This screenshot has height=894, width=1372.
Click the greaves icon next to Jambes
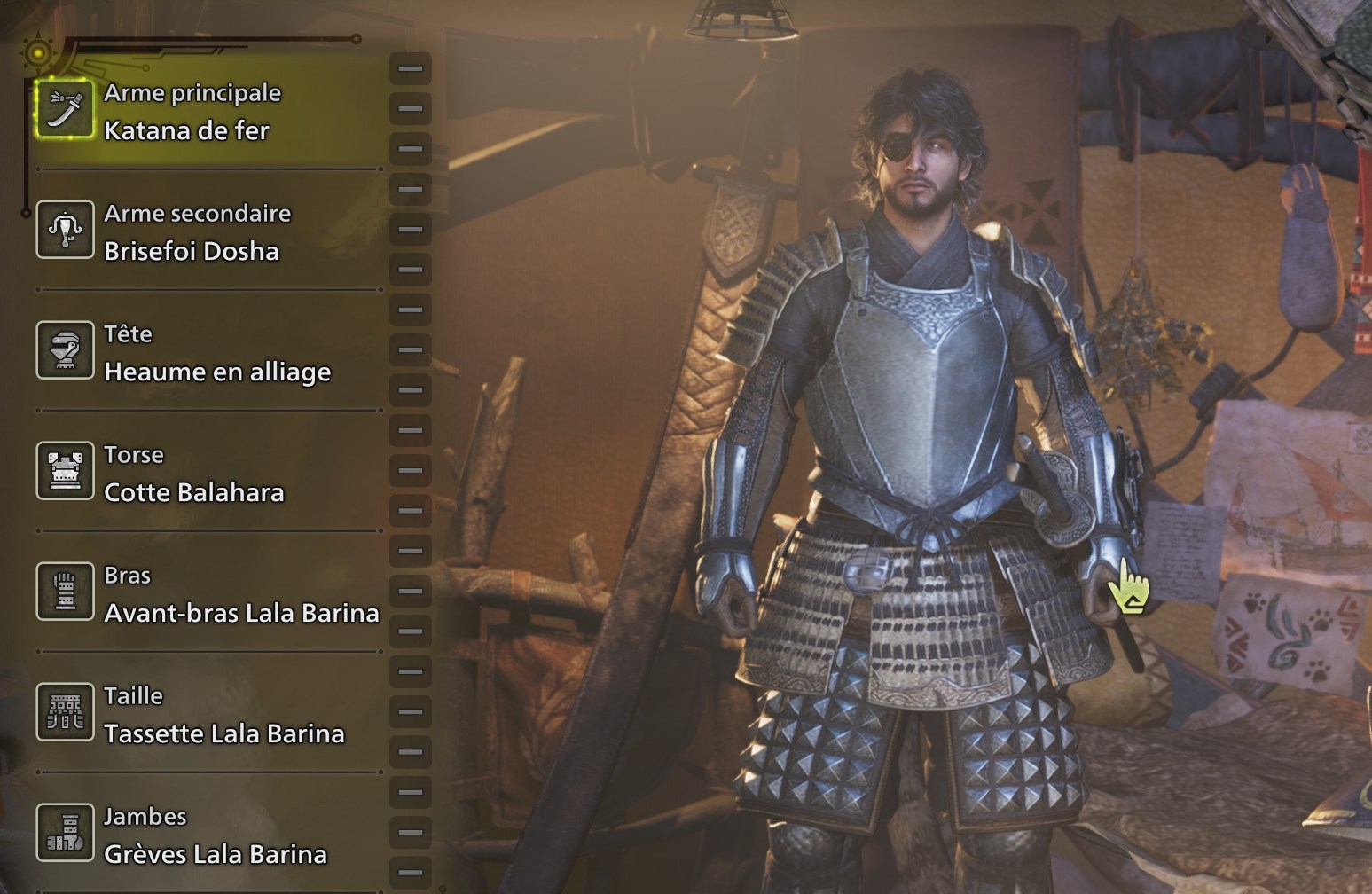click(65, 833)
